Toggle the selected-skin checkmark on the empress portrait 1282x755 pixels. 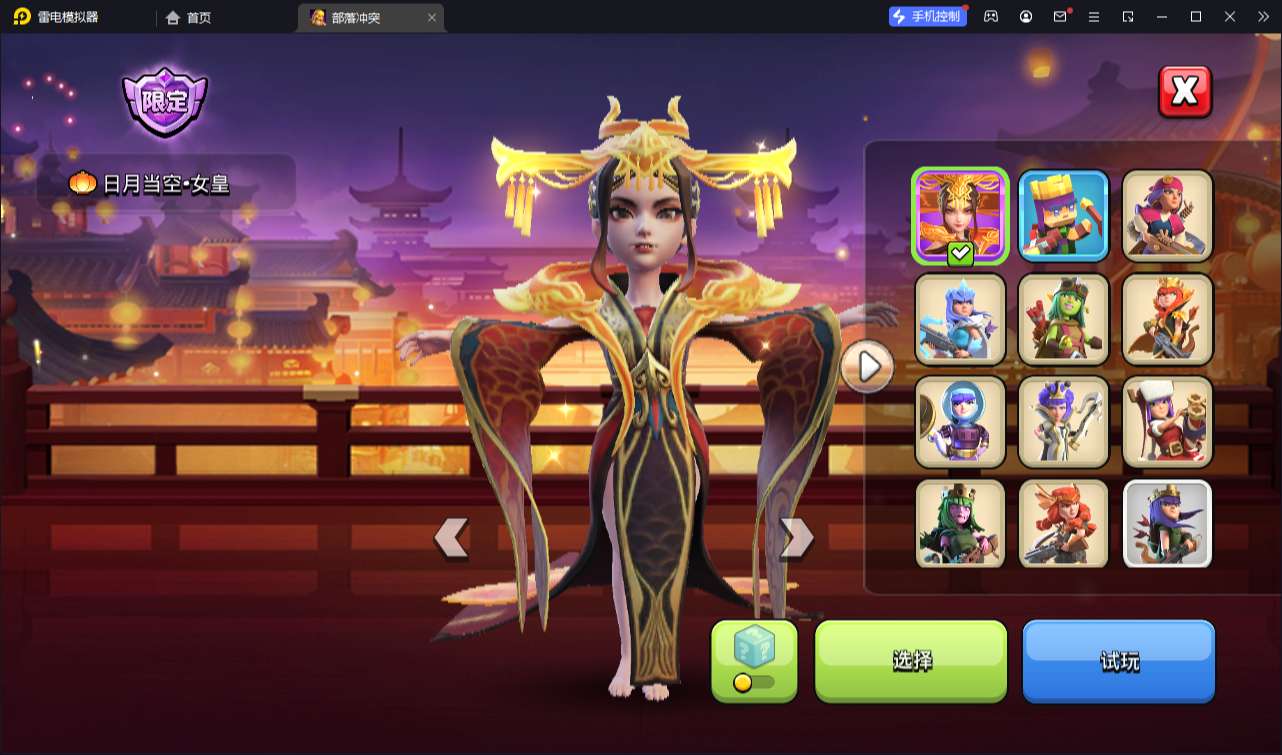[958, 253]
